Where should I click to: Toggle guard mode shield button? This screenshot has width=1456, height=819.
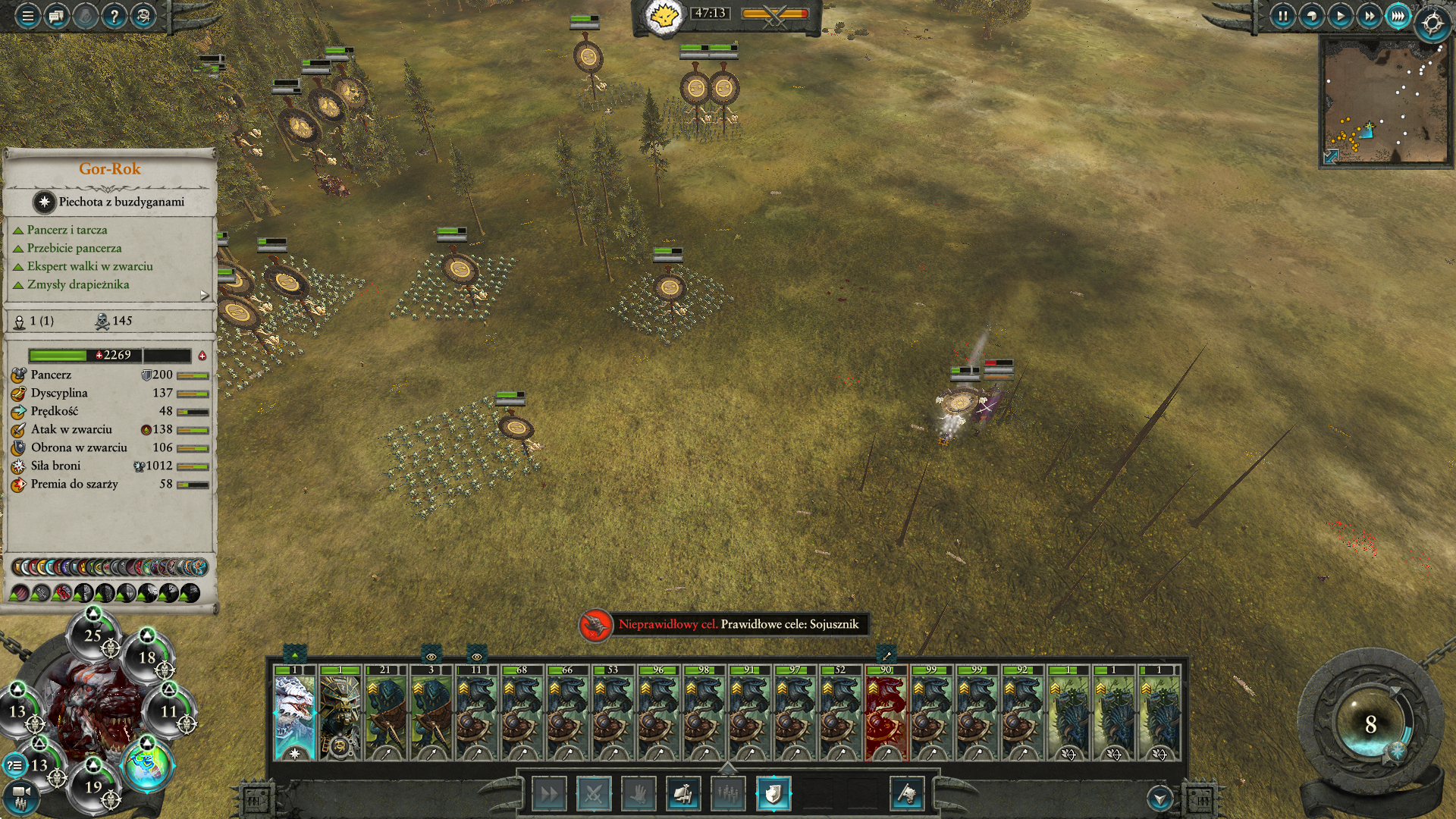pos(773,794)
